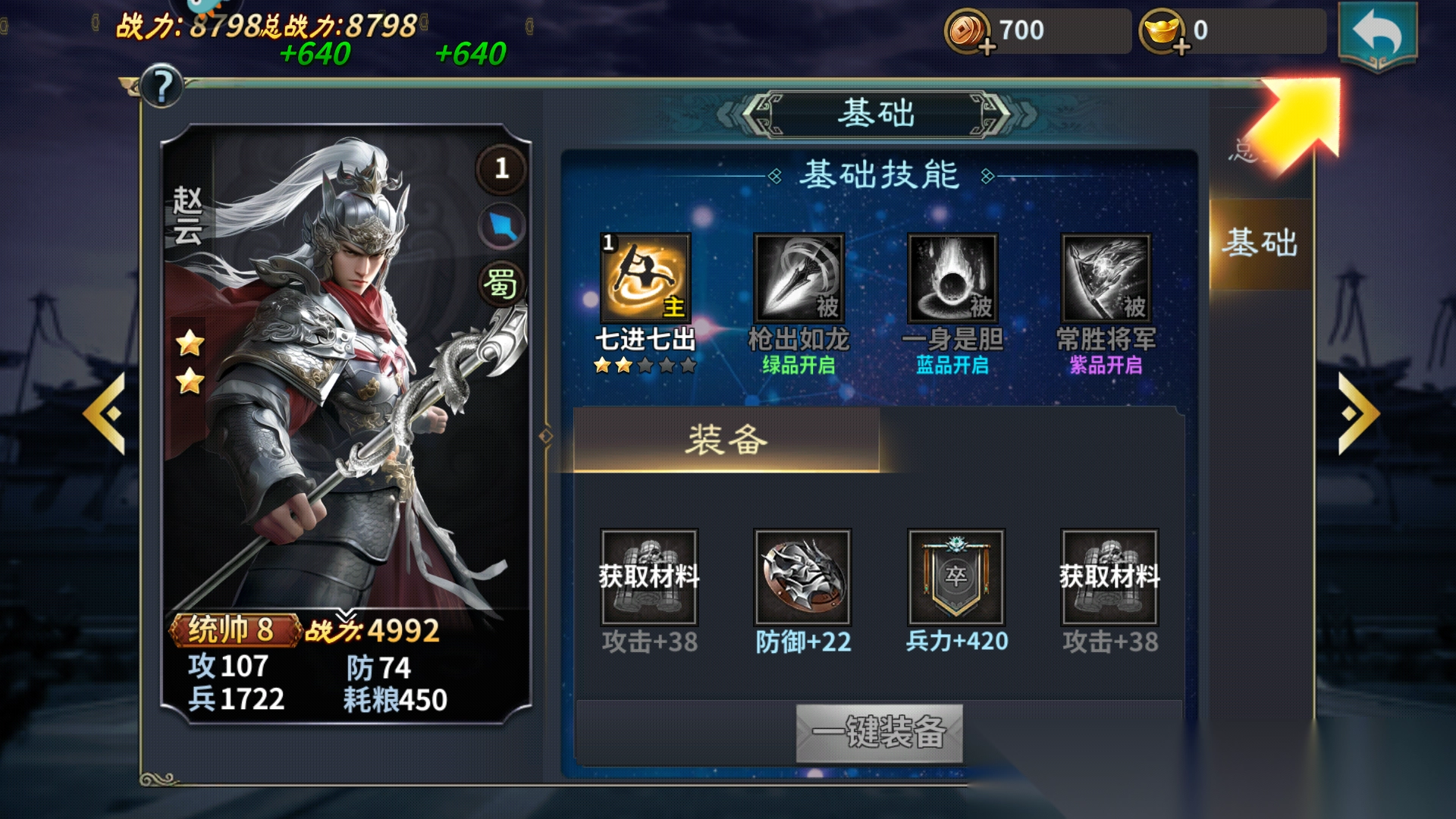View the 枪出如龙 passive skill
The width and height of the screenshot is (1456, 819).
coord(799,278)
